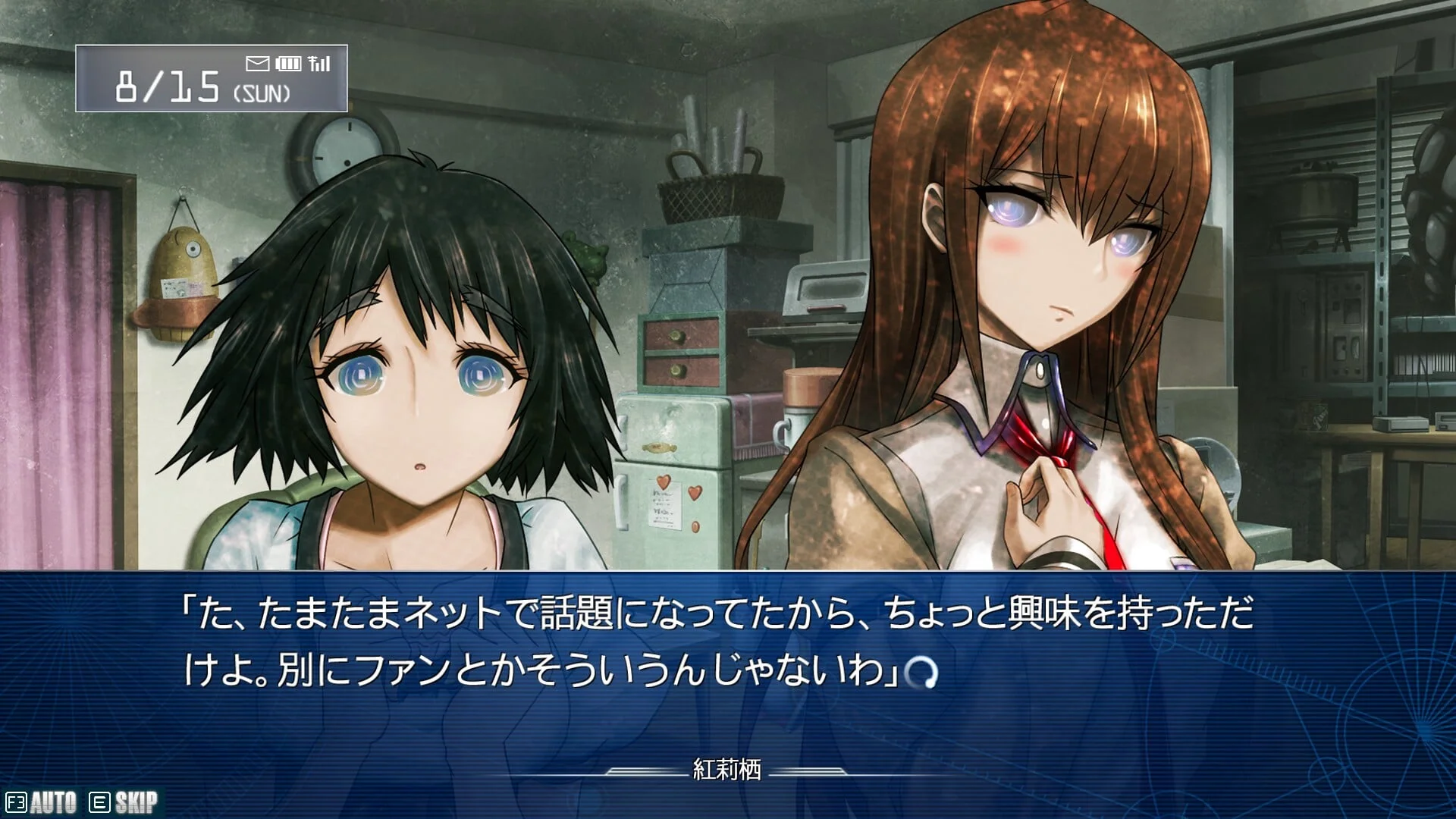Toggle AUTO text advance mode

click(x=42, y=802)
